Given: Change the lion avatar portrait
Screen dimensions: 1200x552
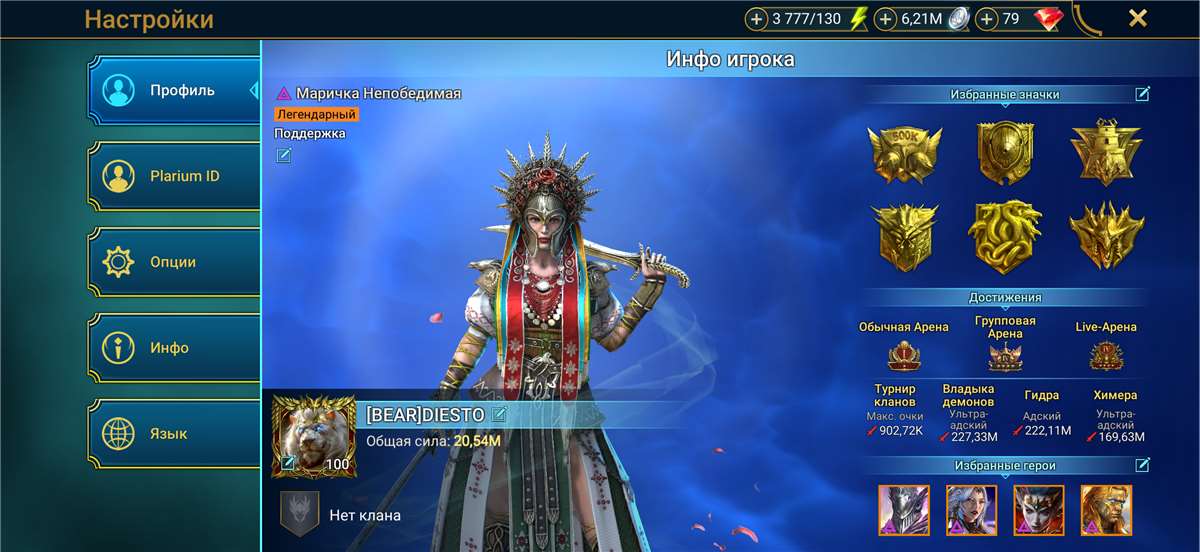Looking at the screenshot, I should pos(288,462).
